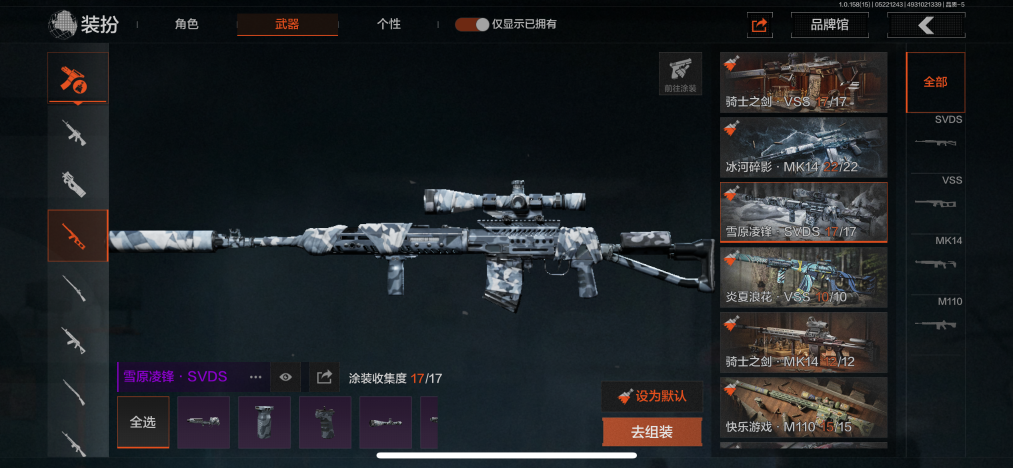1013x468 pixels.
Task: Choose the 冰河碎影 · MK14 skin
Action: click(803, 146)
